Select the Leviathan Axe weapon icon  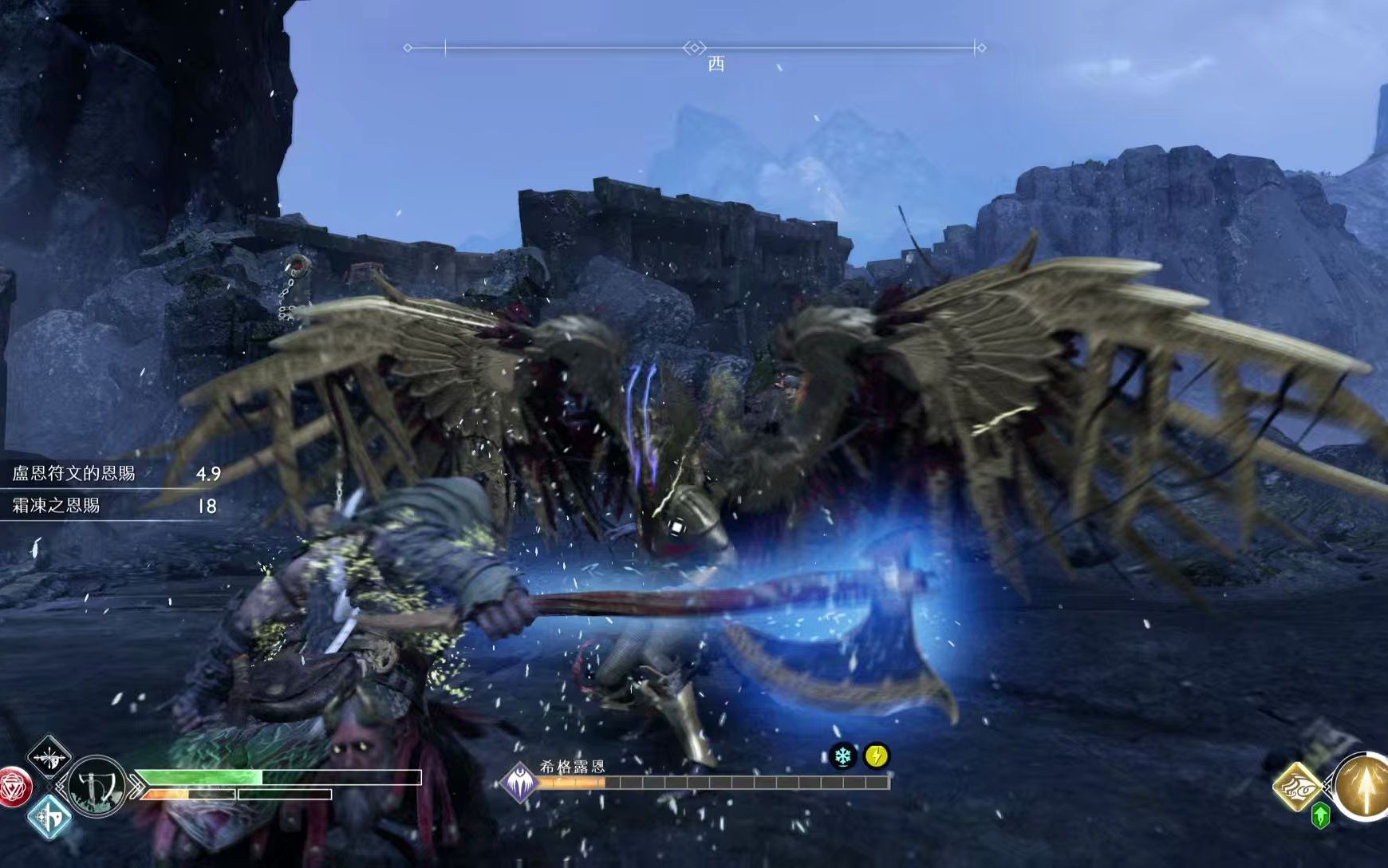click(97, 787)
